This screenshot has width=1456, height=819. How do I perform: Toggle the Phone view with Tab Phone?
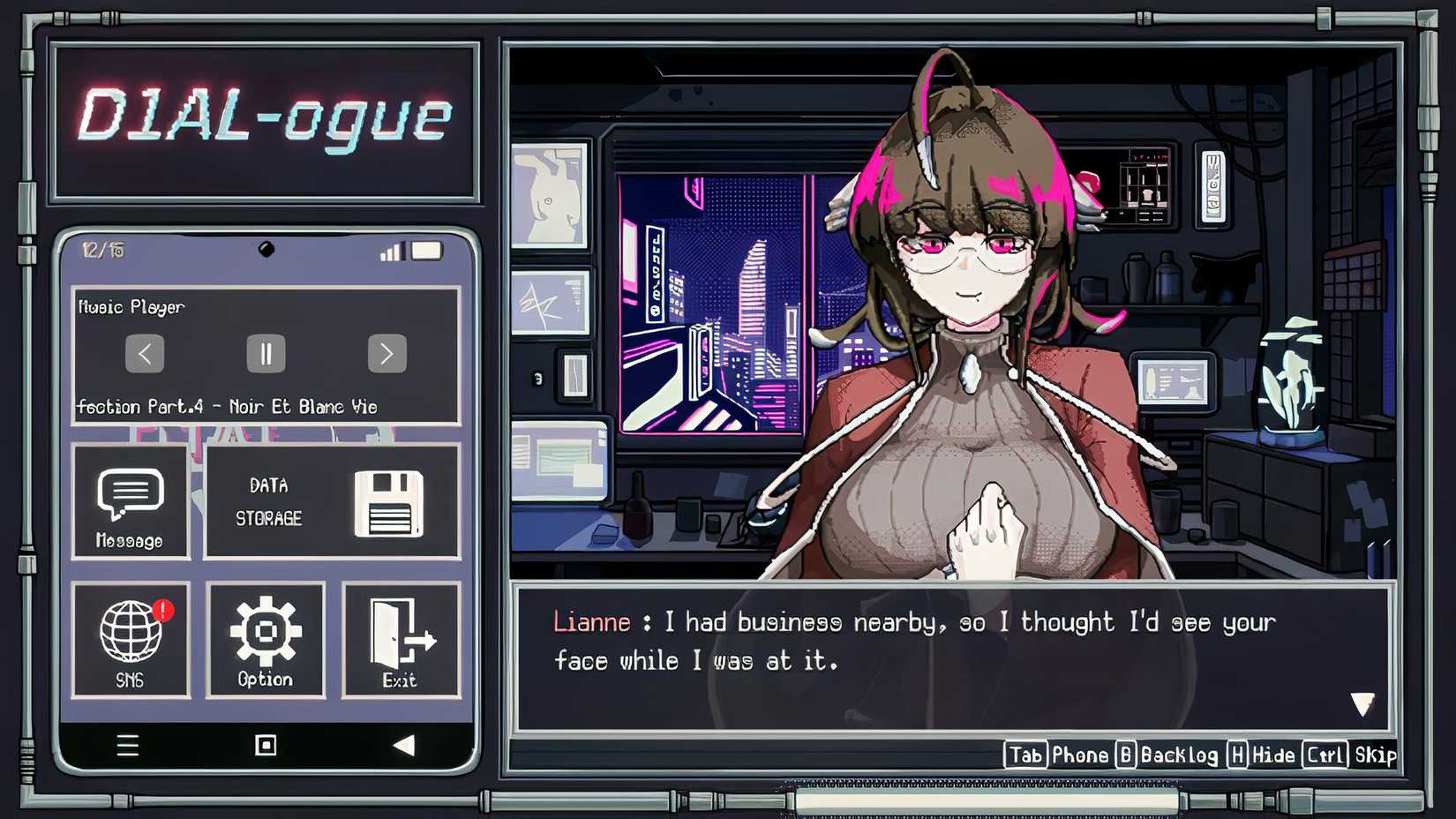coord(1059,755)
